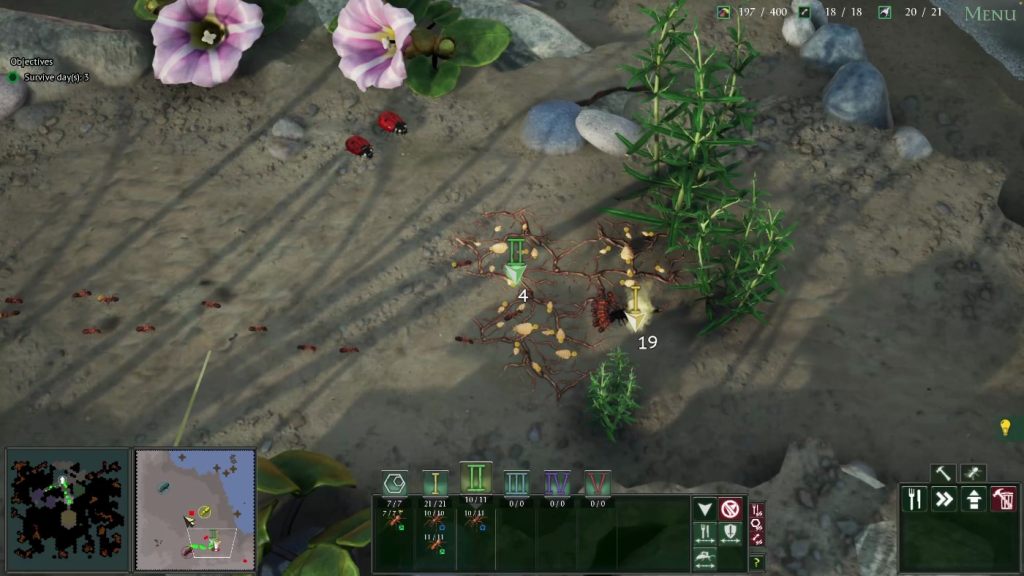Click the surface overworld minimap
Screen dimensions: 1024x576
click(x=195, y=509)
